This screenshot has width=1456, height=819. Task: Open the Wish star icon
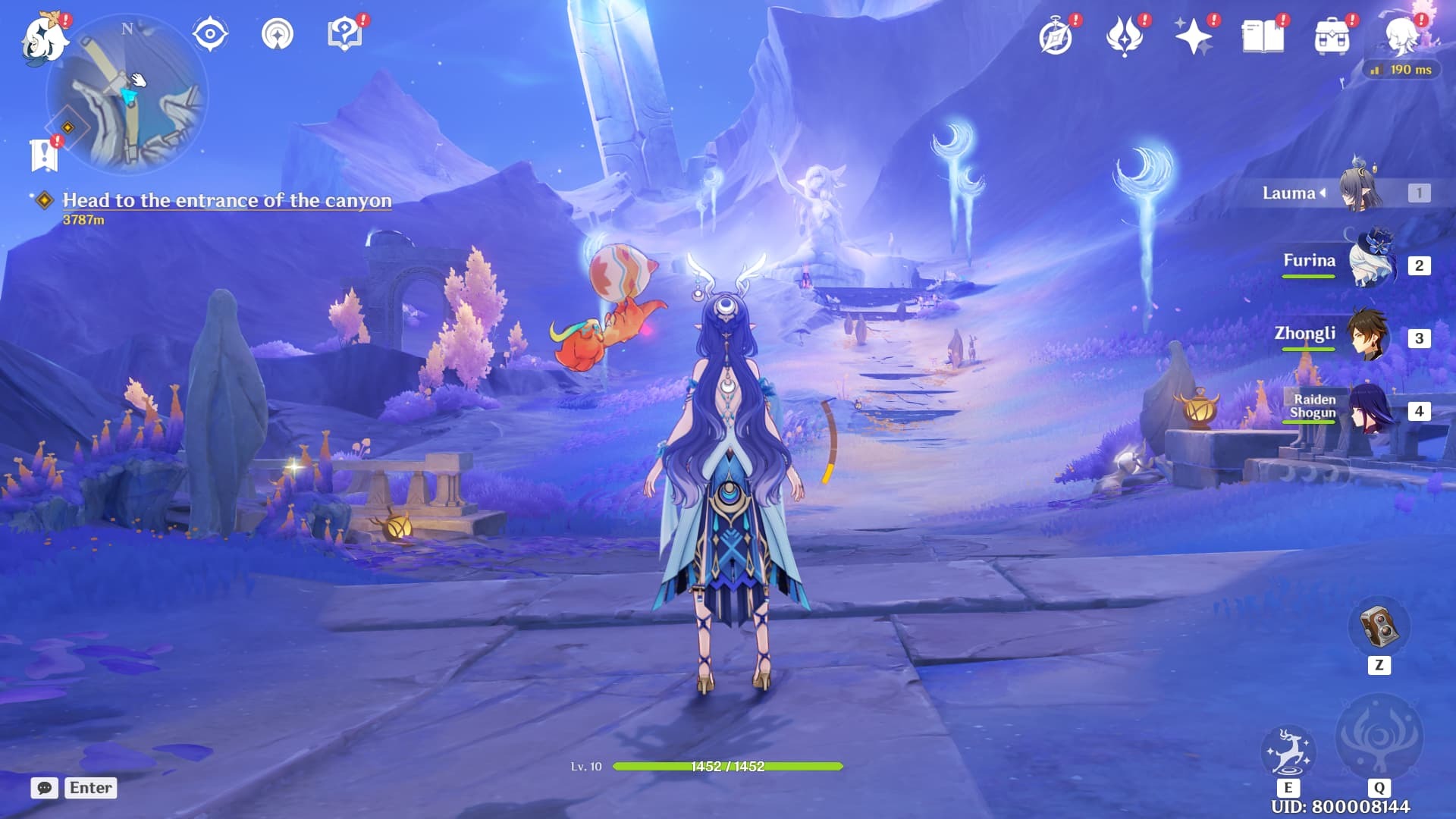coord(1193,36)
